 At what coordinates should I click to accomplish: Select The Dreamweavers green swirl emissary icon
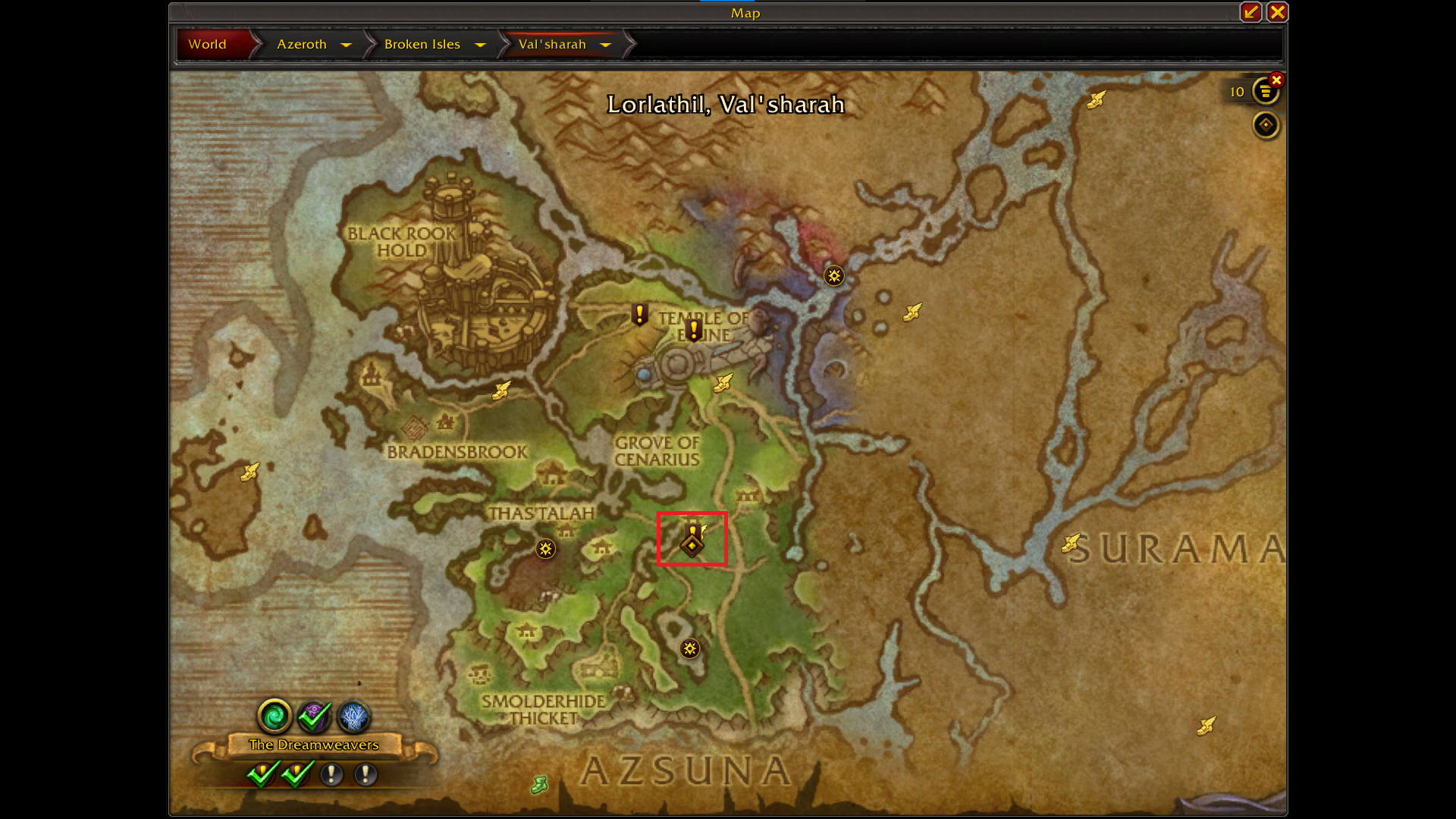[x=275, y=715]
